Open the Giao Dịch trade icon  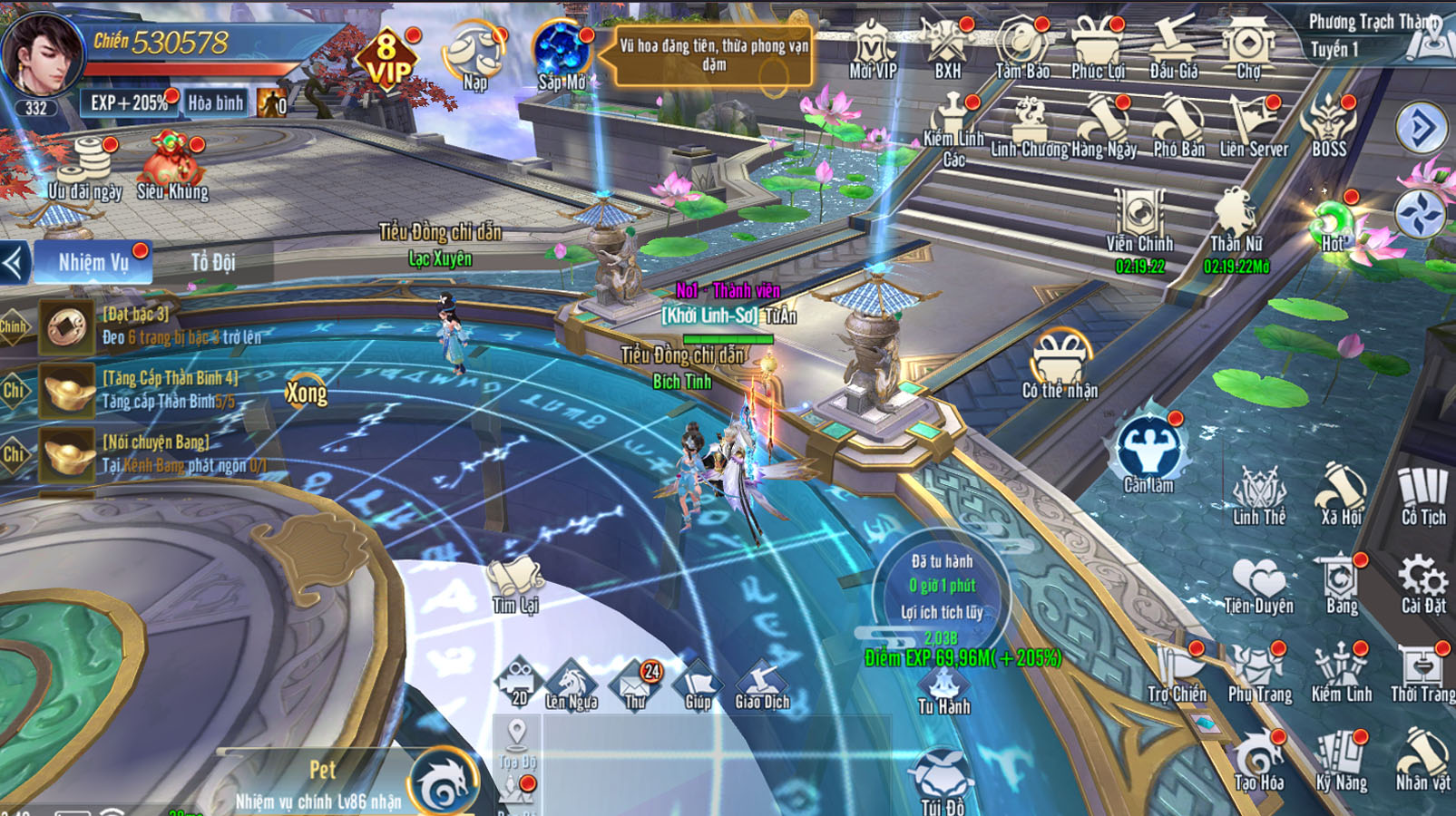click(x=762, y=685)
